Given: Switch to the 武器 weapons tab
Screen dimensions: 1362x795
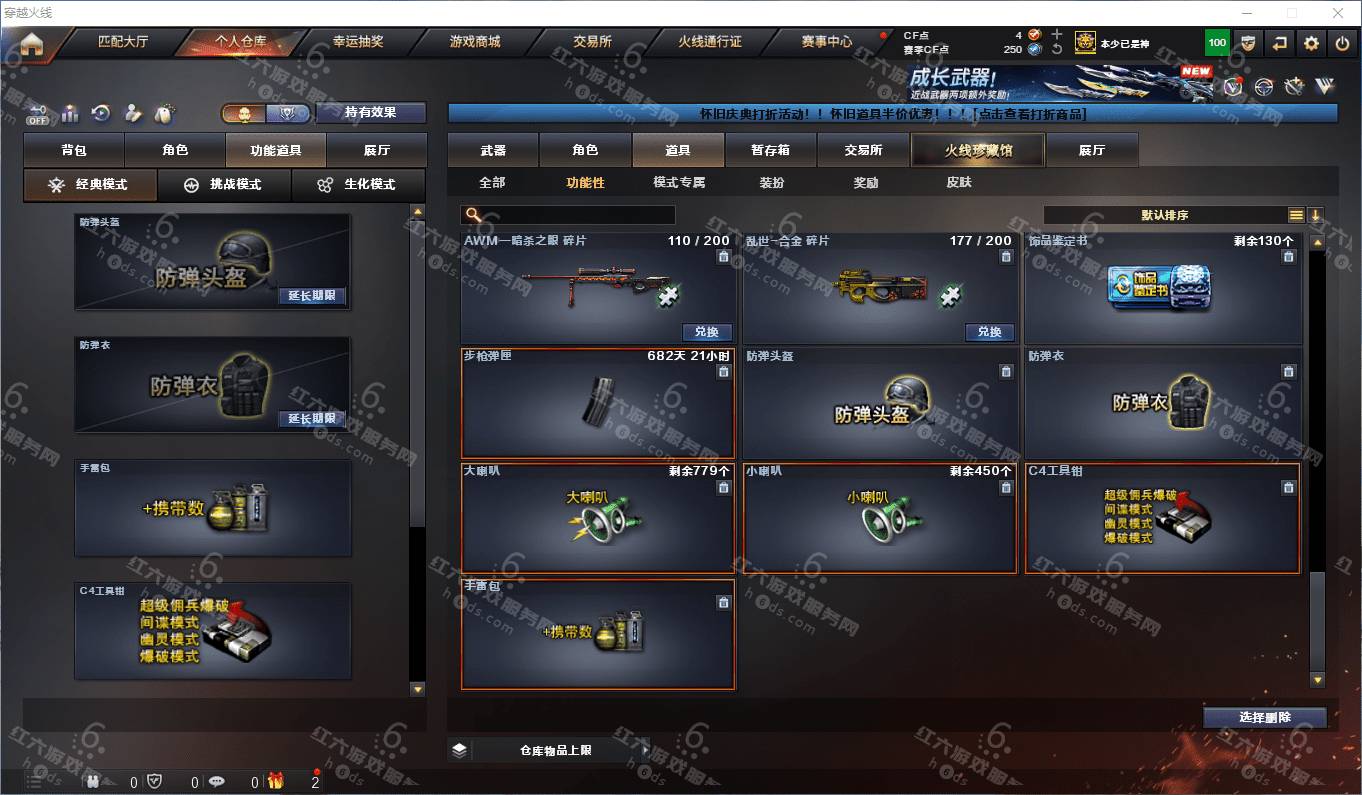Looking at the screenshot, I should (493, 150).
